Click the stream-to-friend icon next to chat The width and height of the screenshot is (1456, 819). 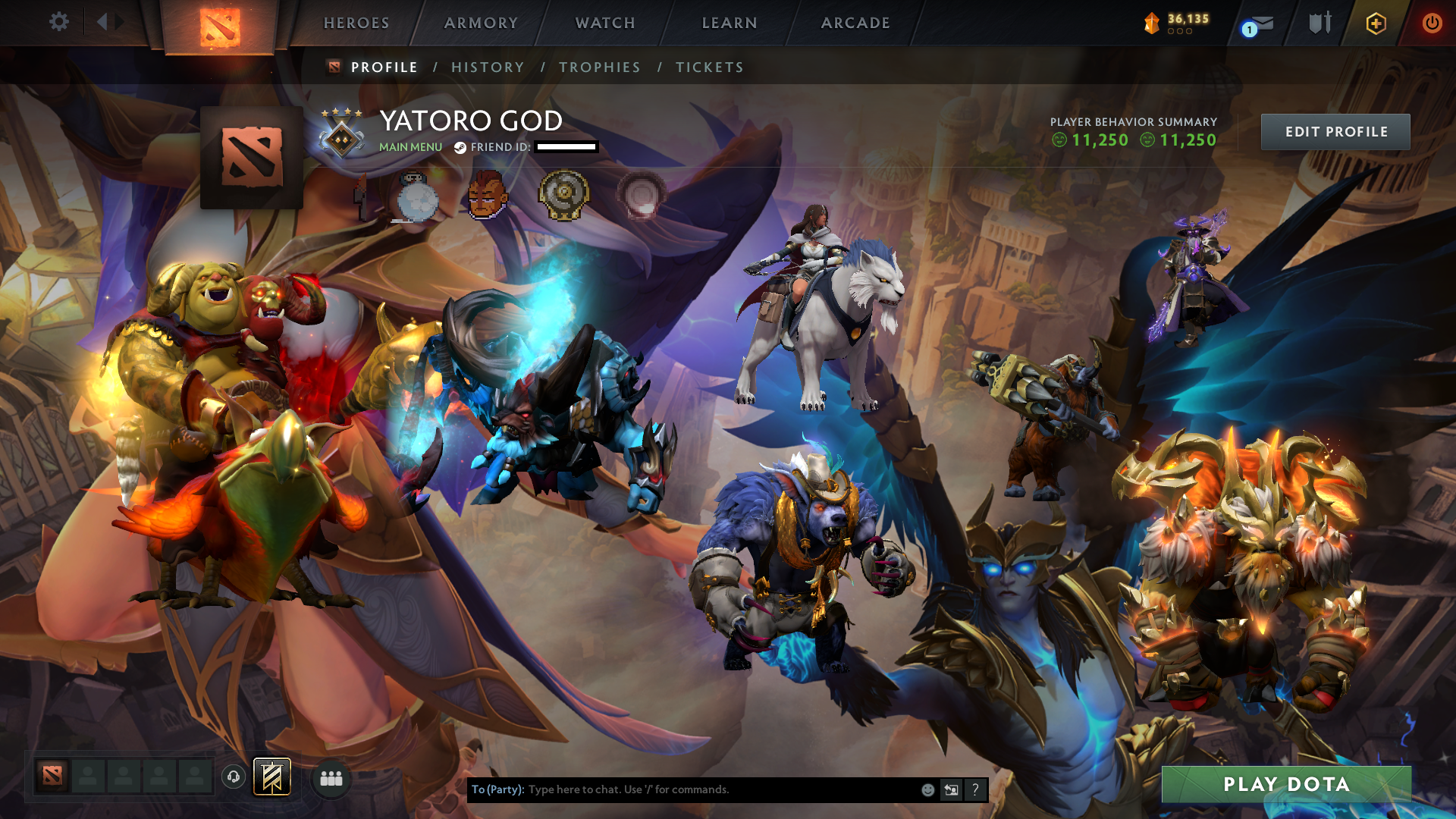pos(951,789)
